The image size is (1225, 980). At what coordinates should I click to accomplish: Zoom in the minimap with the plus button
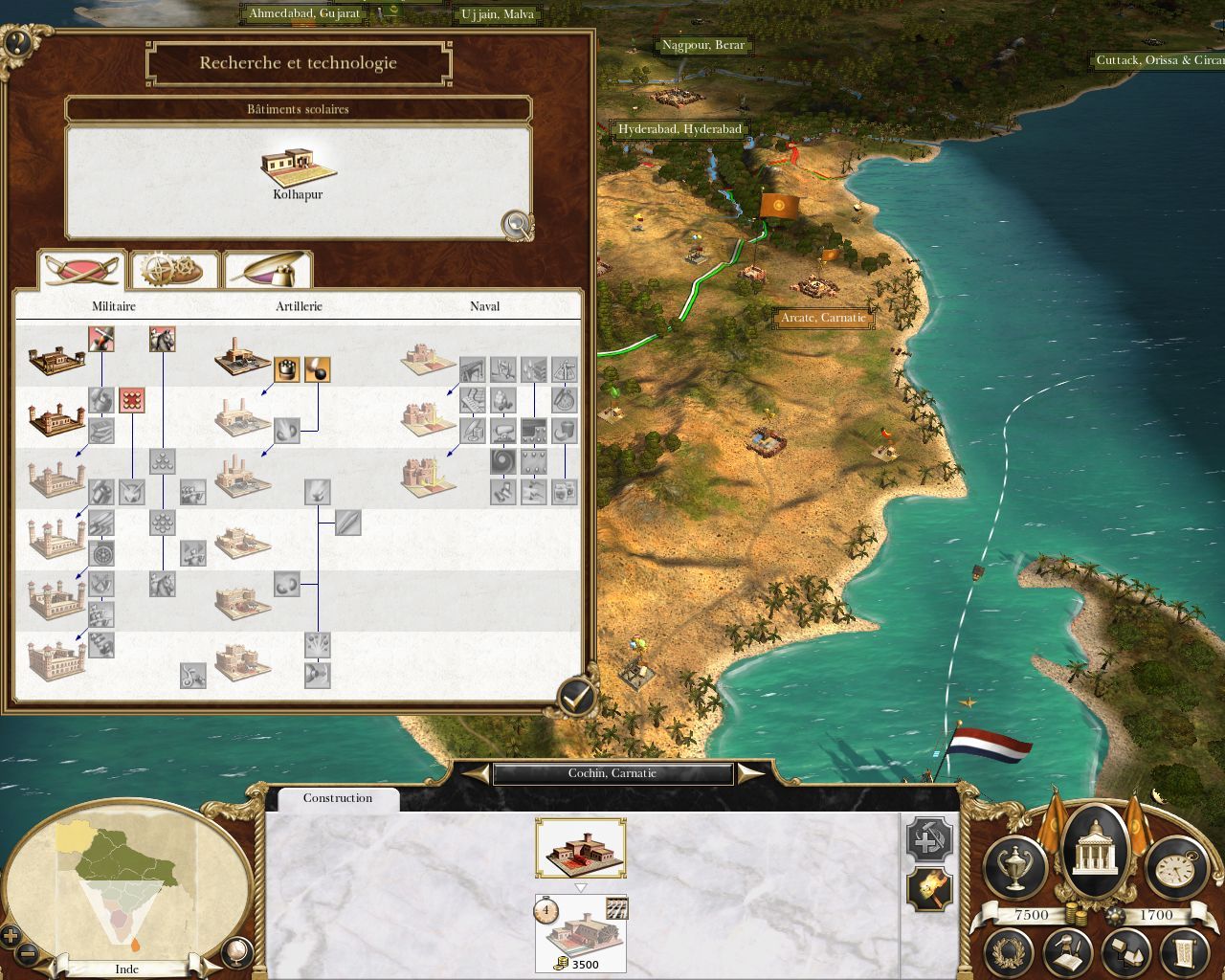point(11,936)
